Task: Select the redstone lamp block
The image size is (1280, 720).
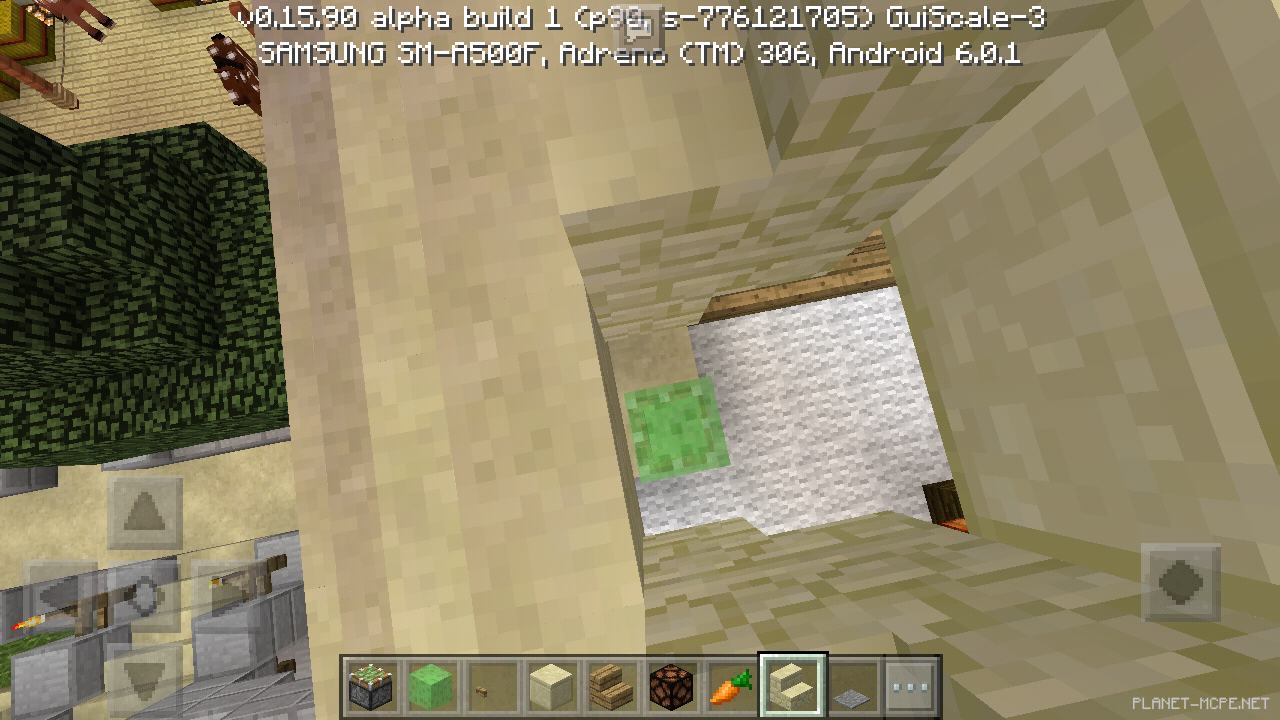Action: coord(671,686)
